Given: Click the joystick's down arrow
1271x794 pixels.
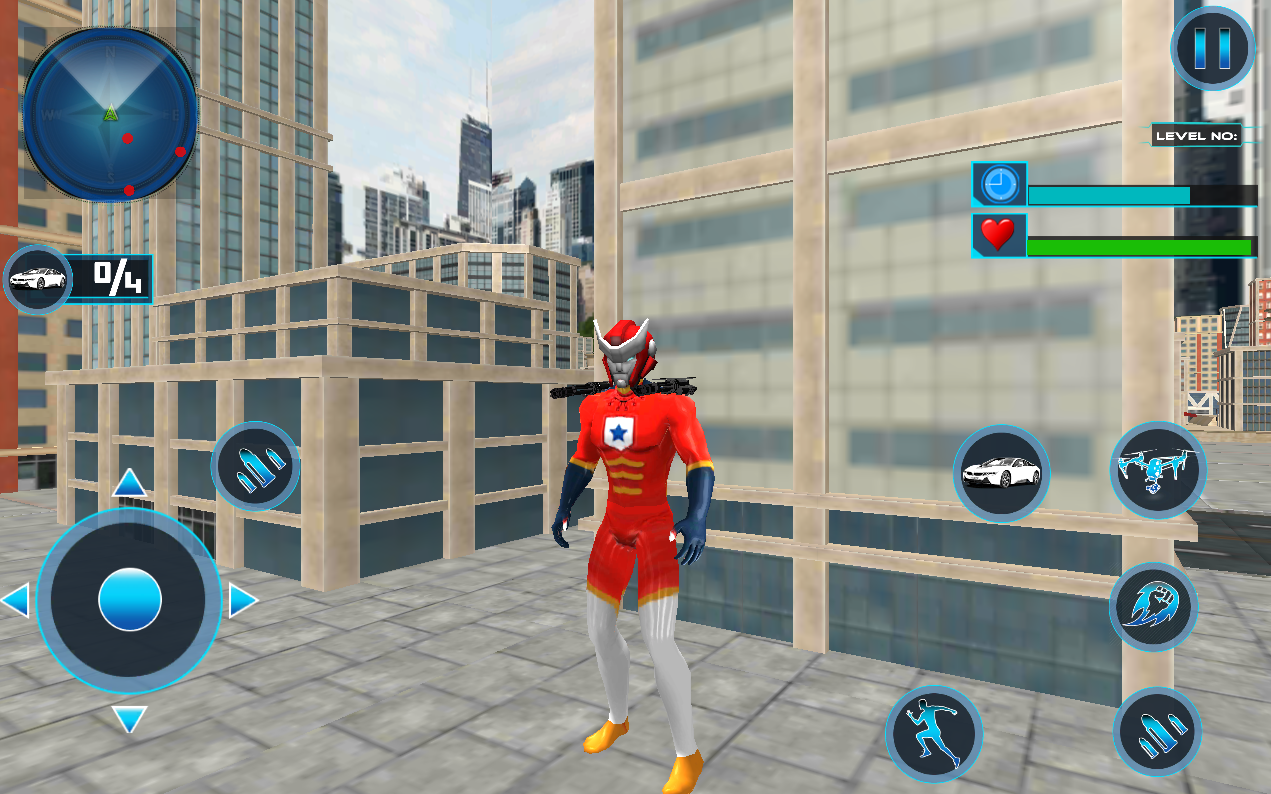Looking at the screenshot, I should tap(130, 718).
